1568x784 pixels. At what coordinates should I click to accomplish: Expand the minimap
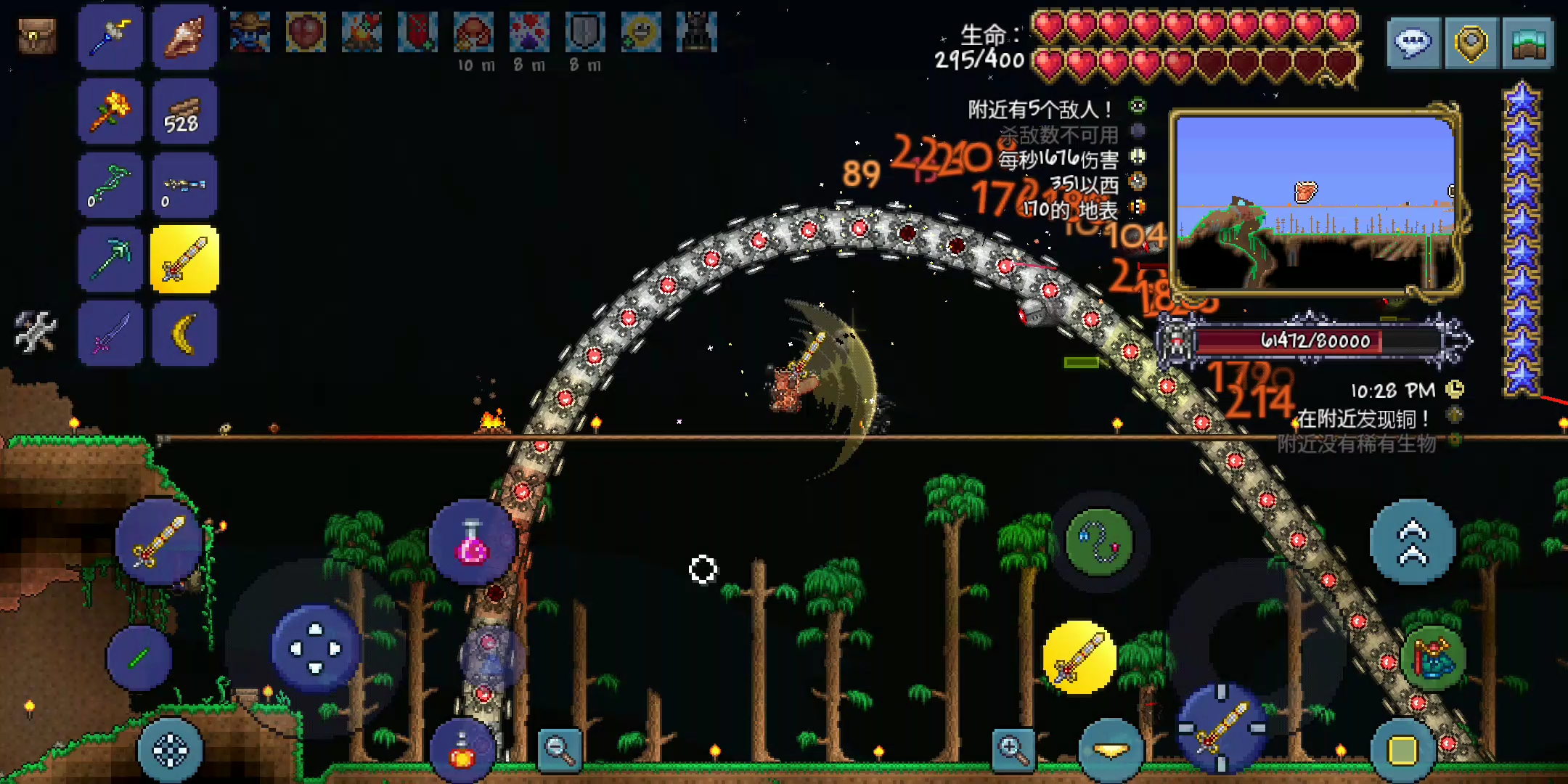click(x=1315, y=202)
